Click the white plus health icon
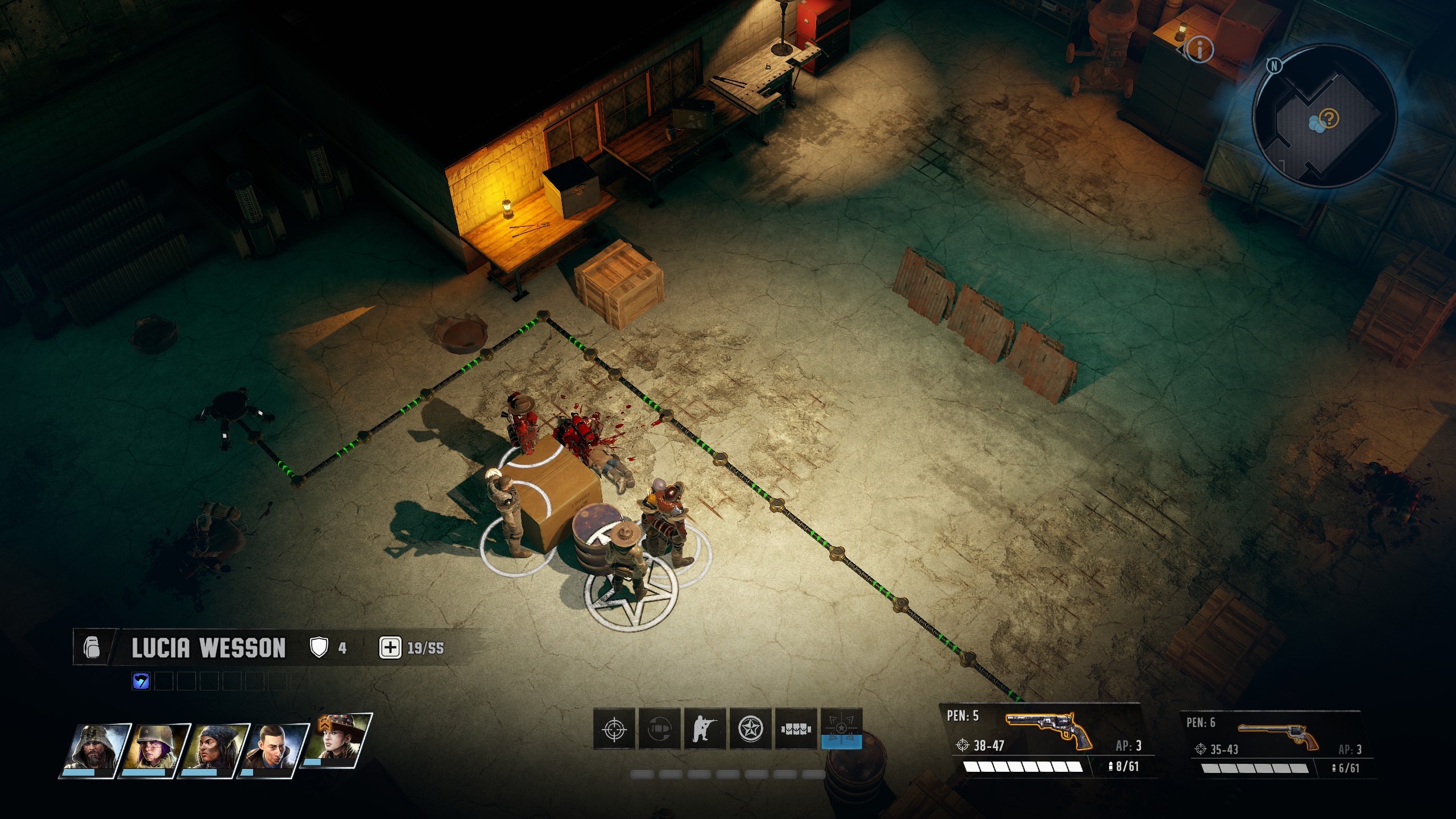The height and width of the screenshot is (819, 1456). point(390,648)
